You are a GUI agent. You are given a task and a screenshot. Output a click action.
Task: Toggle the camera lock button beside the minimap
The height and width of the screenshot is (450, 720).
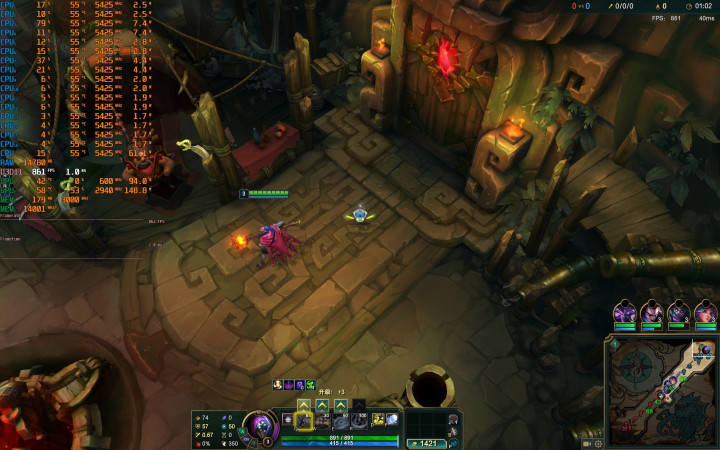click(x=589, y=443)
